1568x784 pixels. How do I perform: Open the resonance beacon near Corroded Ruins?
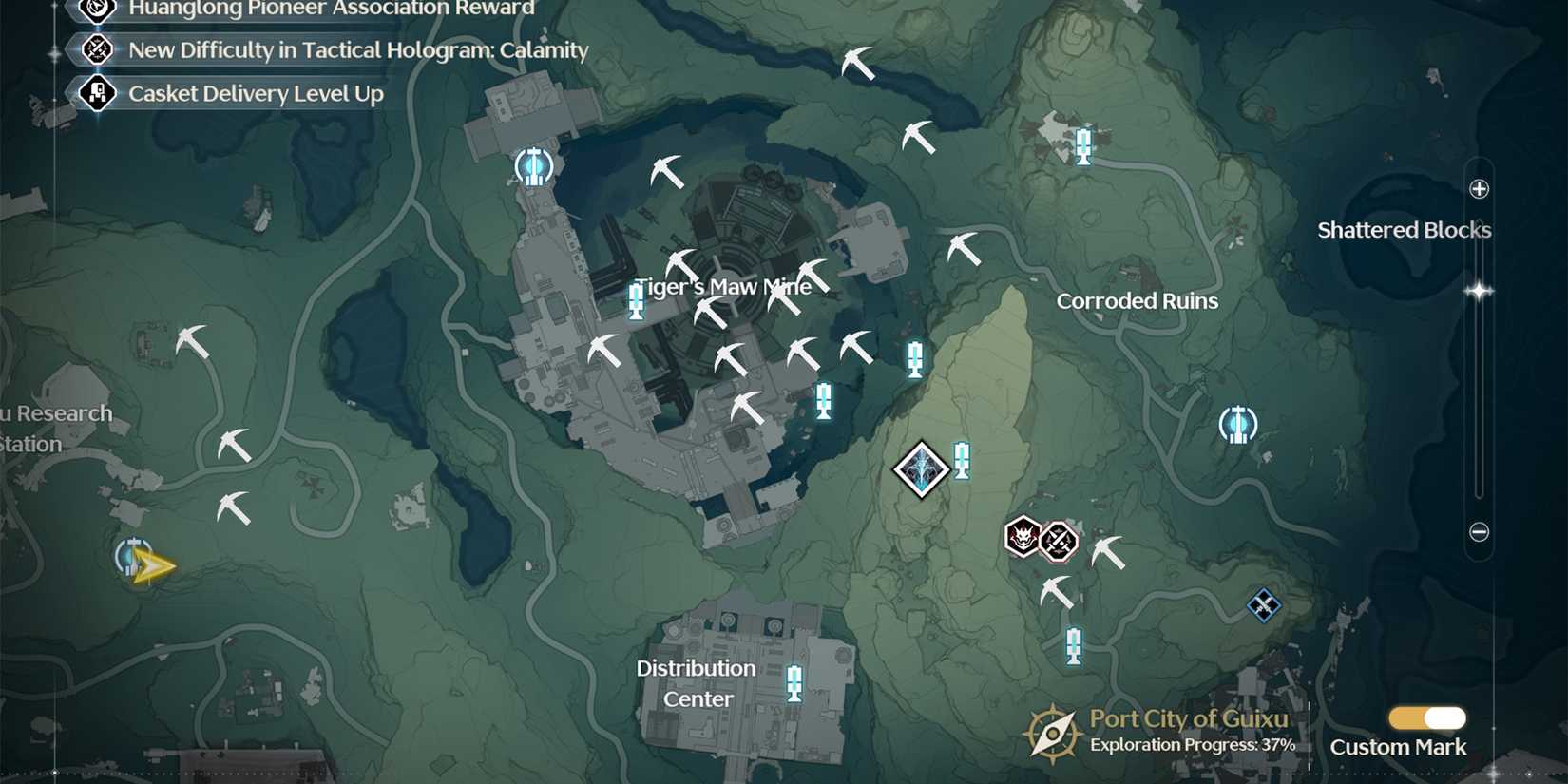point(1238,425)
